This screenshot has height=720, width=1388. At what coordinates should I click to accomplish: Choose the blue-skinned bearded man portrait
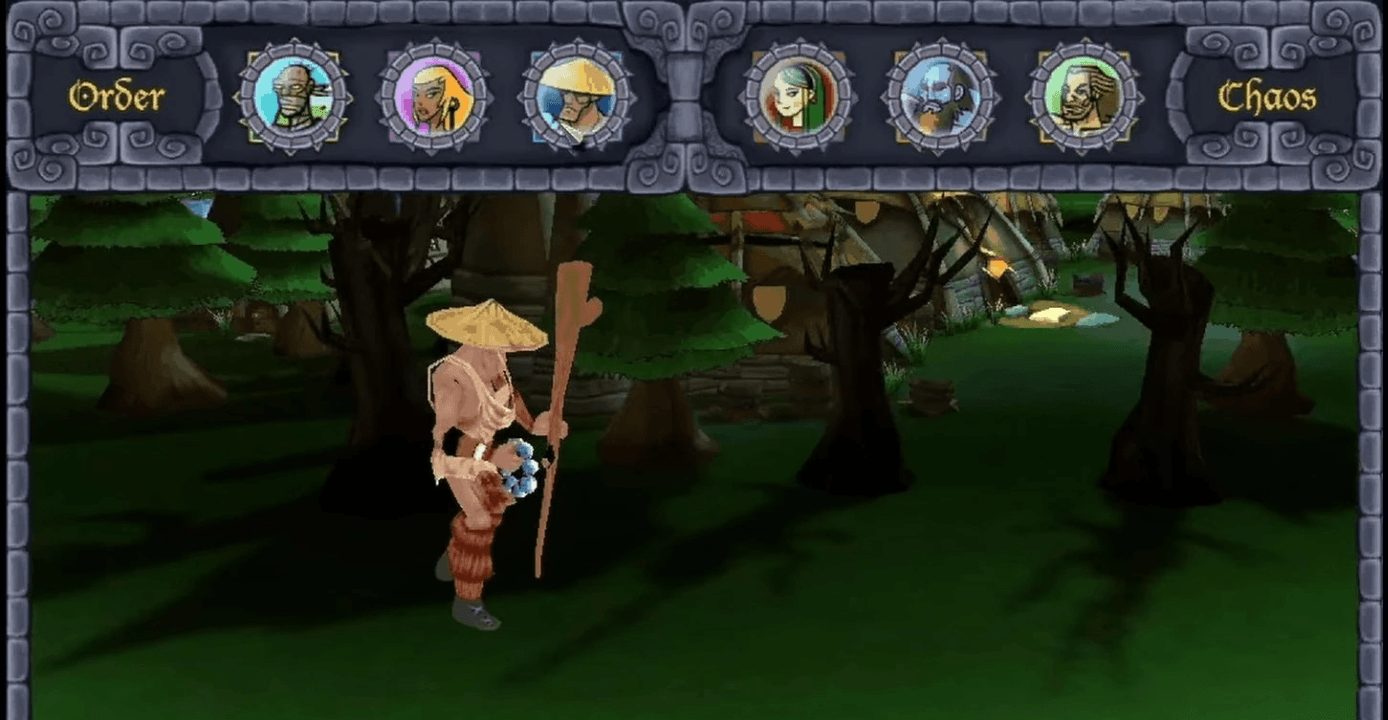tap(940, 97)
